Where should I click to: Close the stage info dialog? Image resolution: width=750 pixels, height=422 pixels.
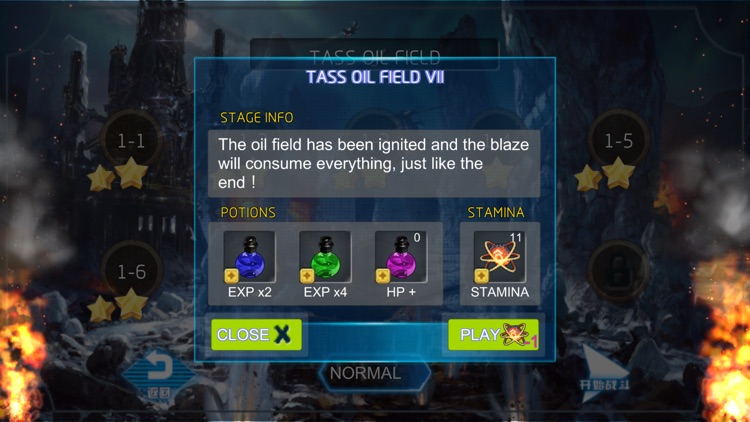point(256,335)
